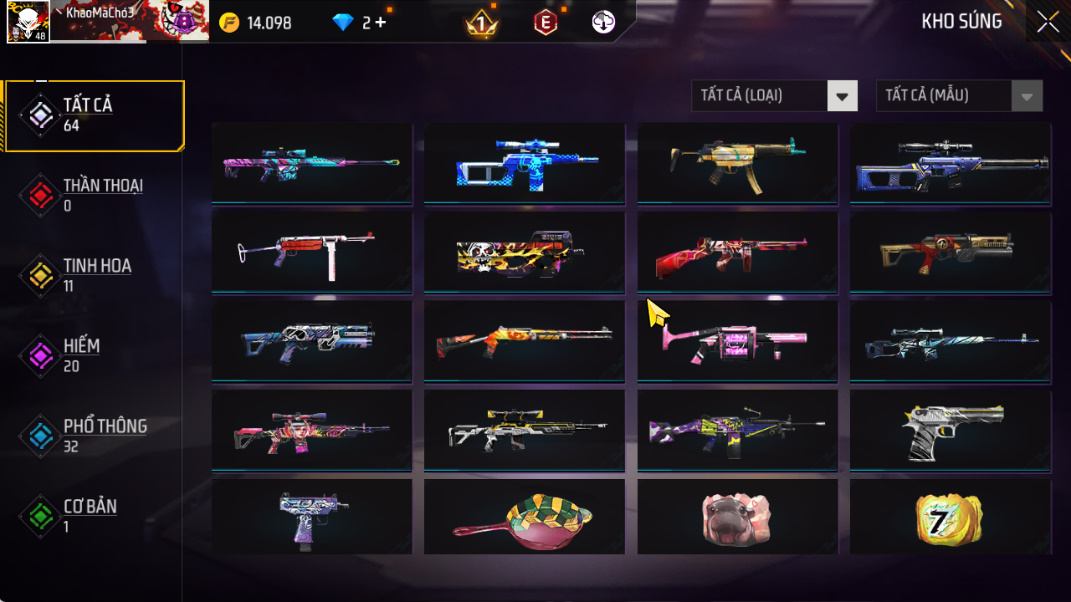The image size is (1071, 602).
Task: Add diamonds with the plus button
Action: [x=380, y=22]
